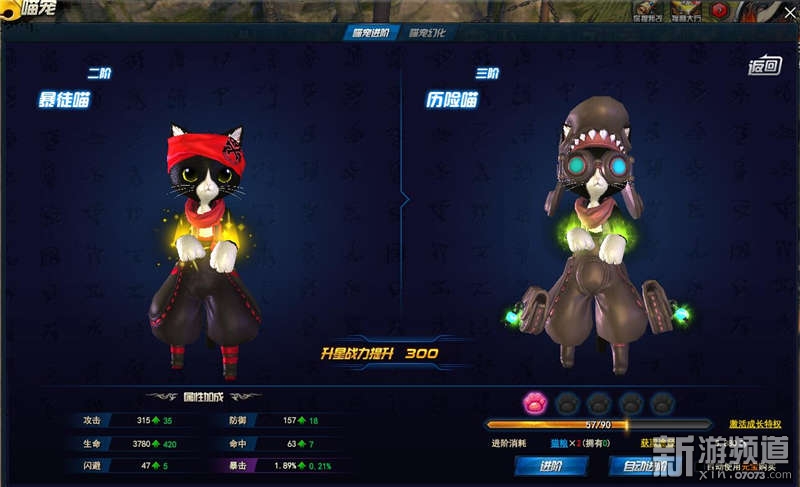Start advancing with the 进阶 button
Image resolution: width=800 pixels, height=487 pixels.
550,465
